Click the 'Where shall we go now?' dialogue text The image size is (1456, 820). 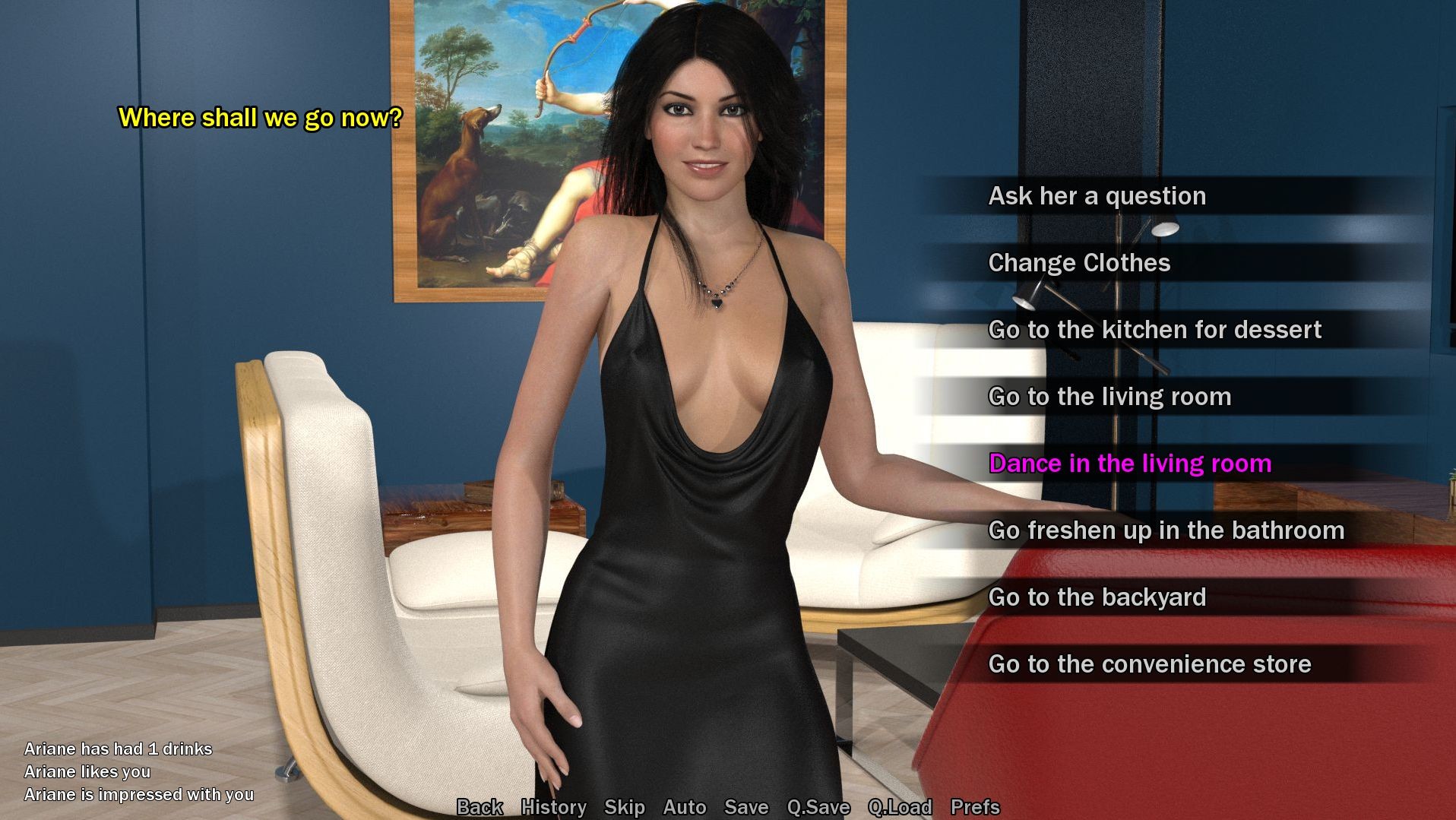260,118
